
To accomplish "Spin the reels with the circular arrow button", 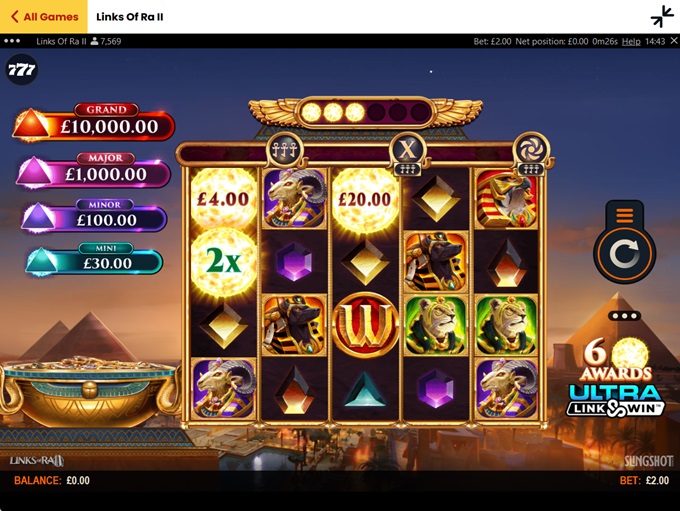I will tap(624, 253).
